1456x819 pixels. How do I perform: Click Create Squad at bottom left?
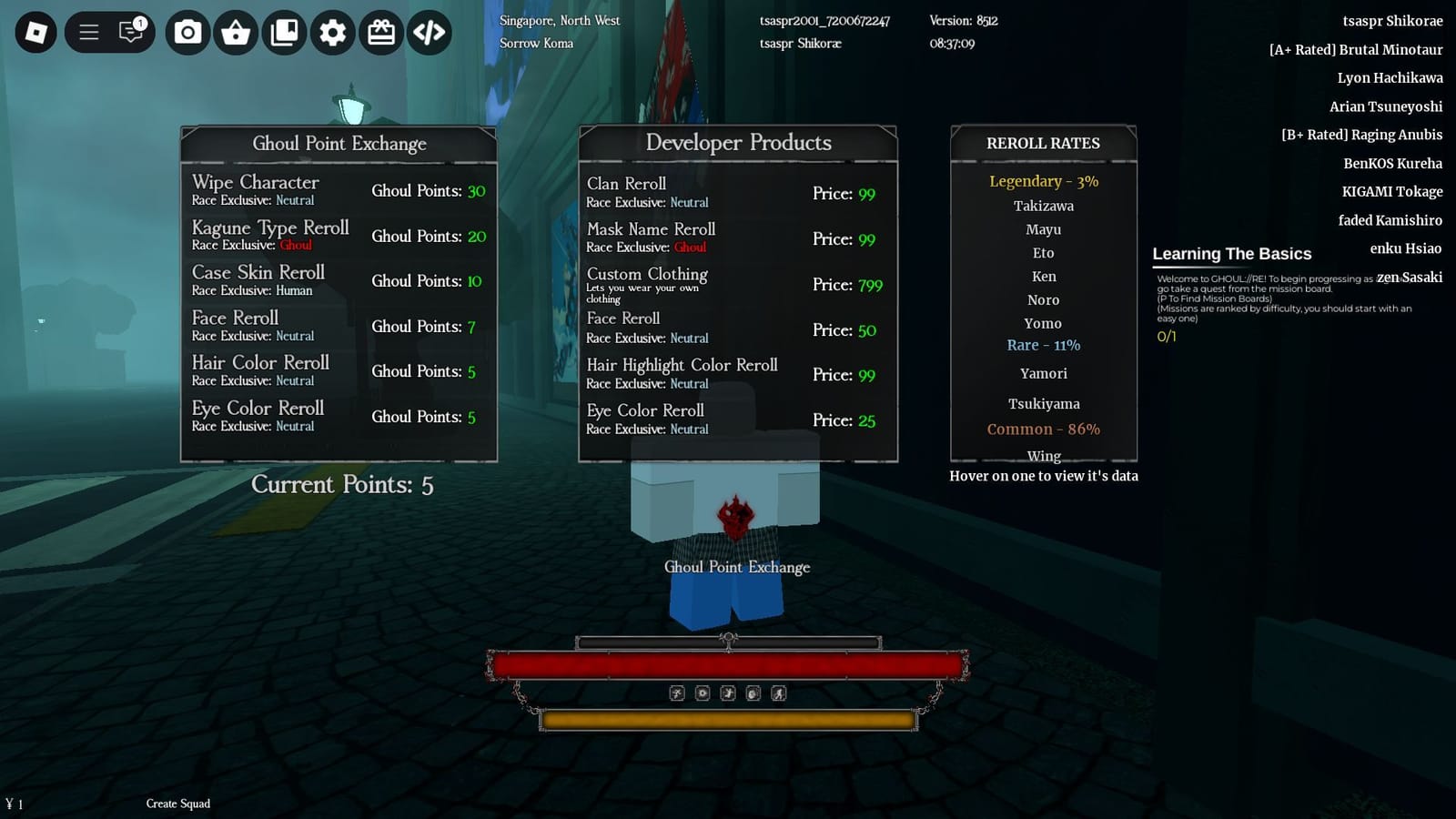pos(178,804)
